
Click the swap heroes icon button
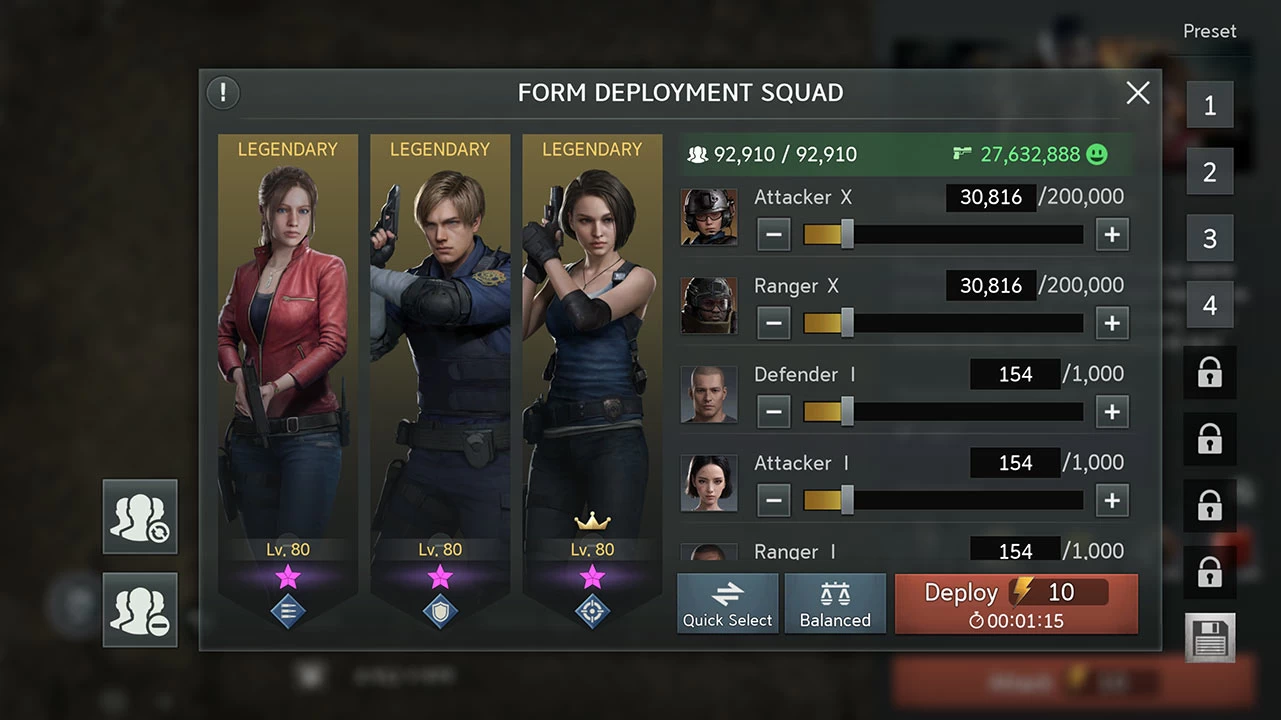coord(140,516)
